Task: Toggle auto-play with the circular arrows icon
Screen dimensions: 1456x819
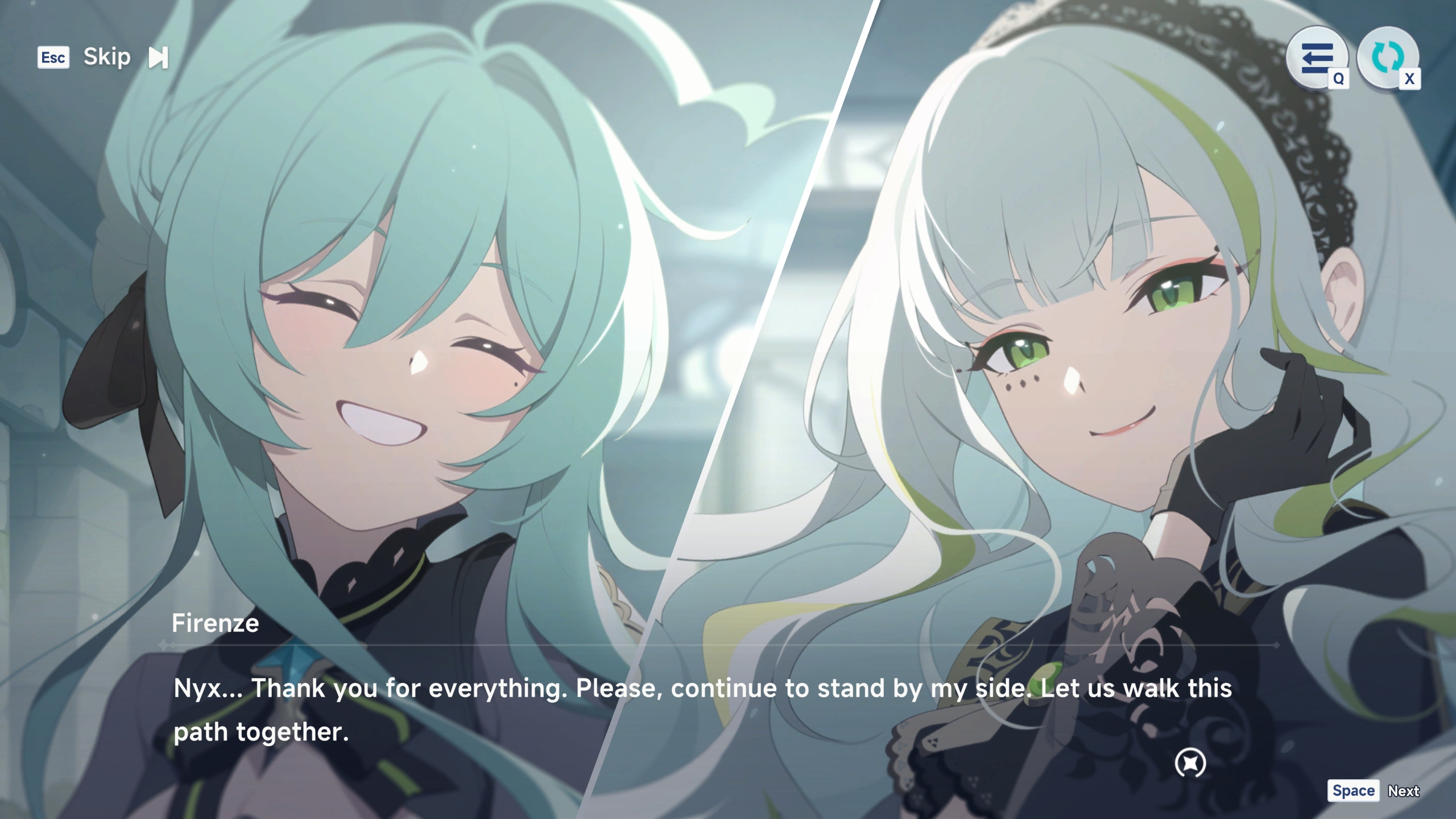Action: pyautogui.click(x=1387, y=57)
